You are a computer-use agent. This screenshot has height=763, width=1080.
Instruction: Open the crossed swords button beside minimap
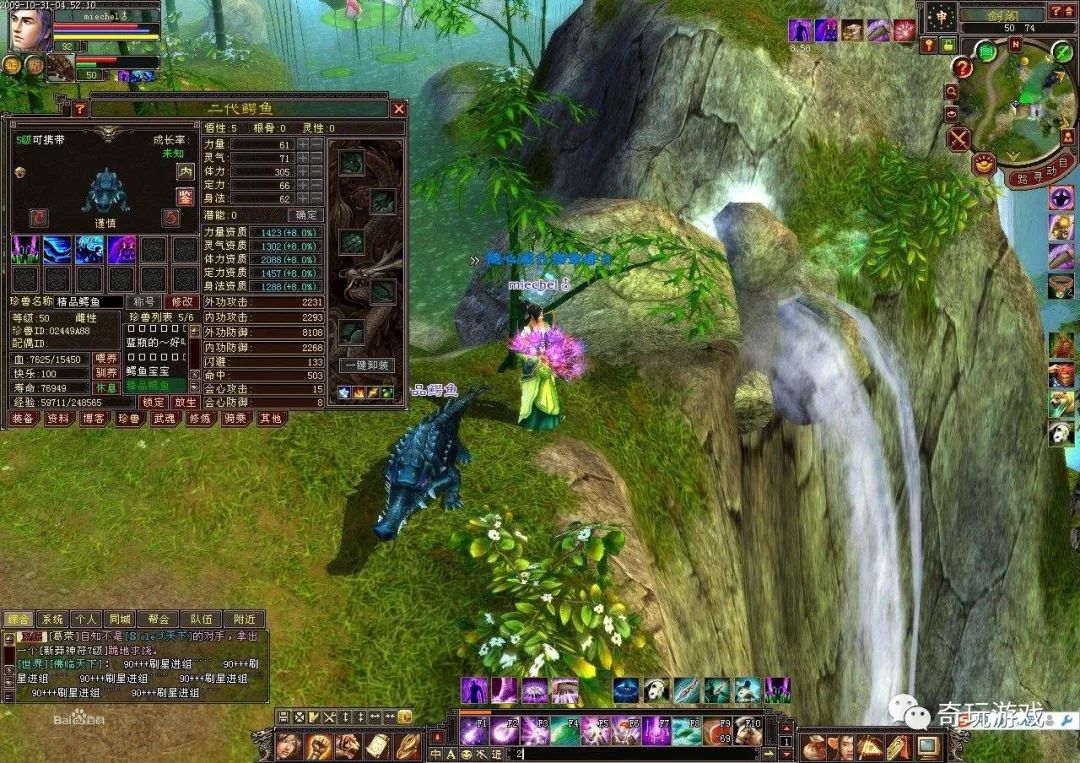[x=959, y=138]
